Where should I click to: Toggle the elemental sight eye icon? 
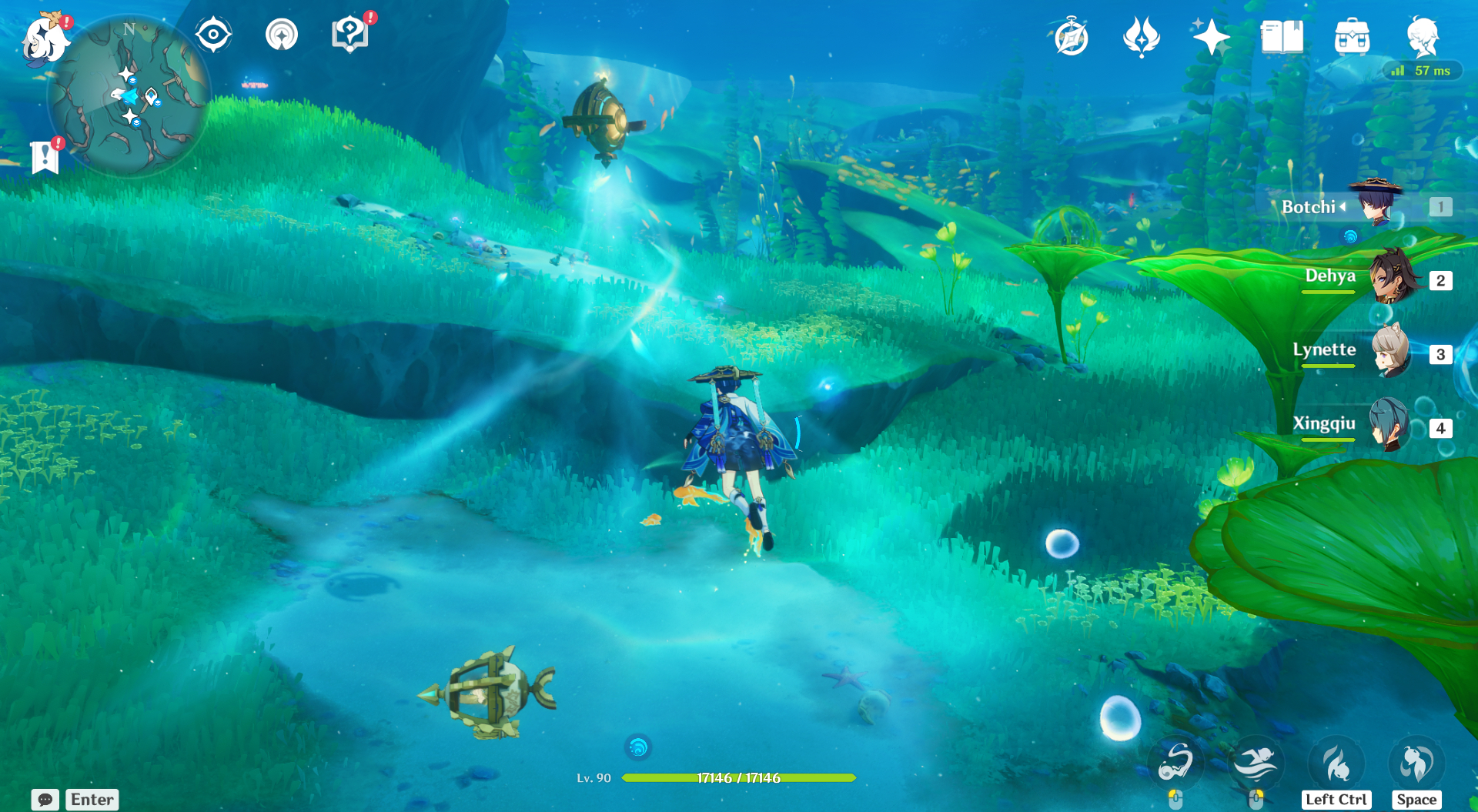coord(213,35)
